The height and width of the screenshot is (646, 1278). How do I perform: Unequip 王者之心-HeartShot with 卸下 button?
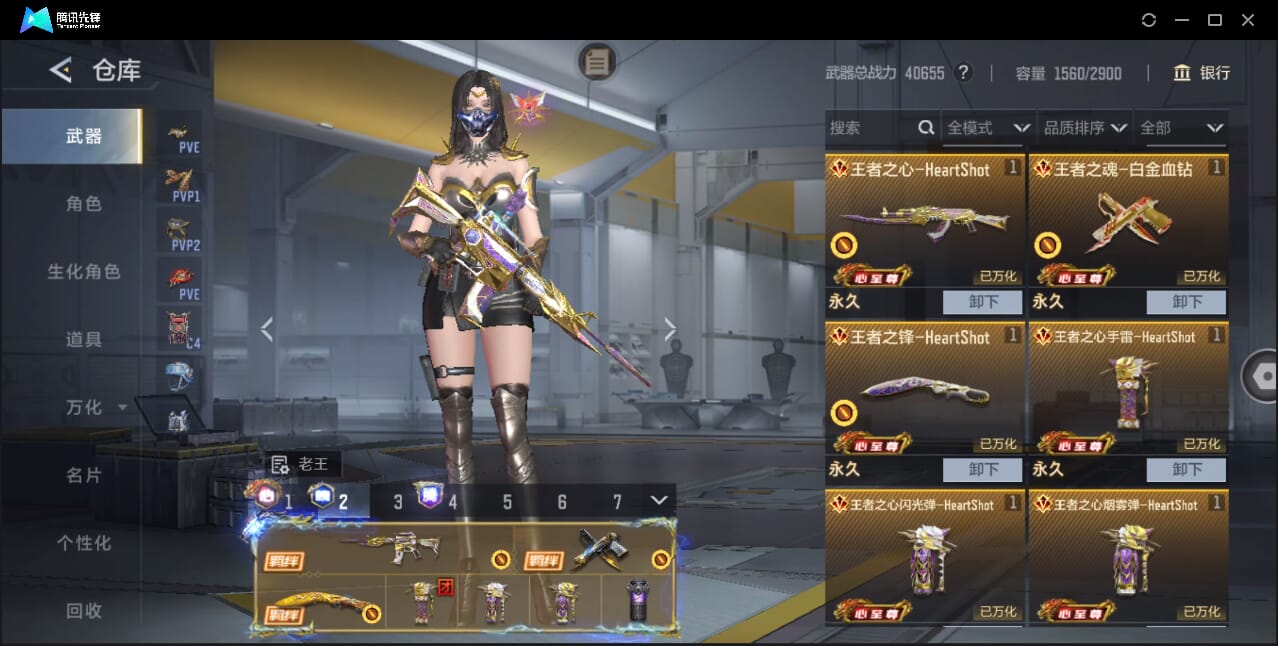(x=983, y=301)
